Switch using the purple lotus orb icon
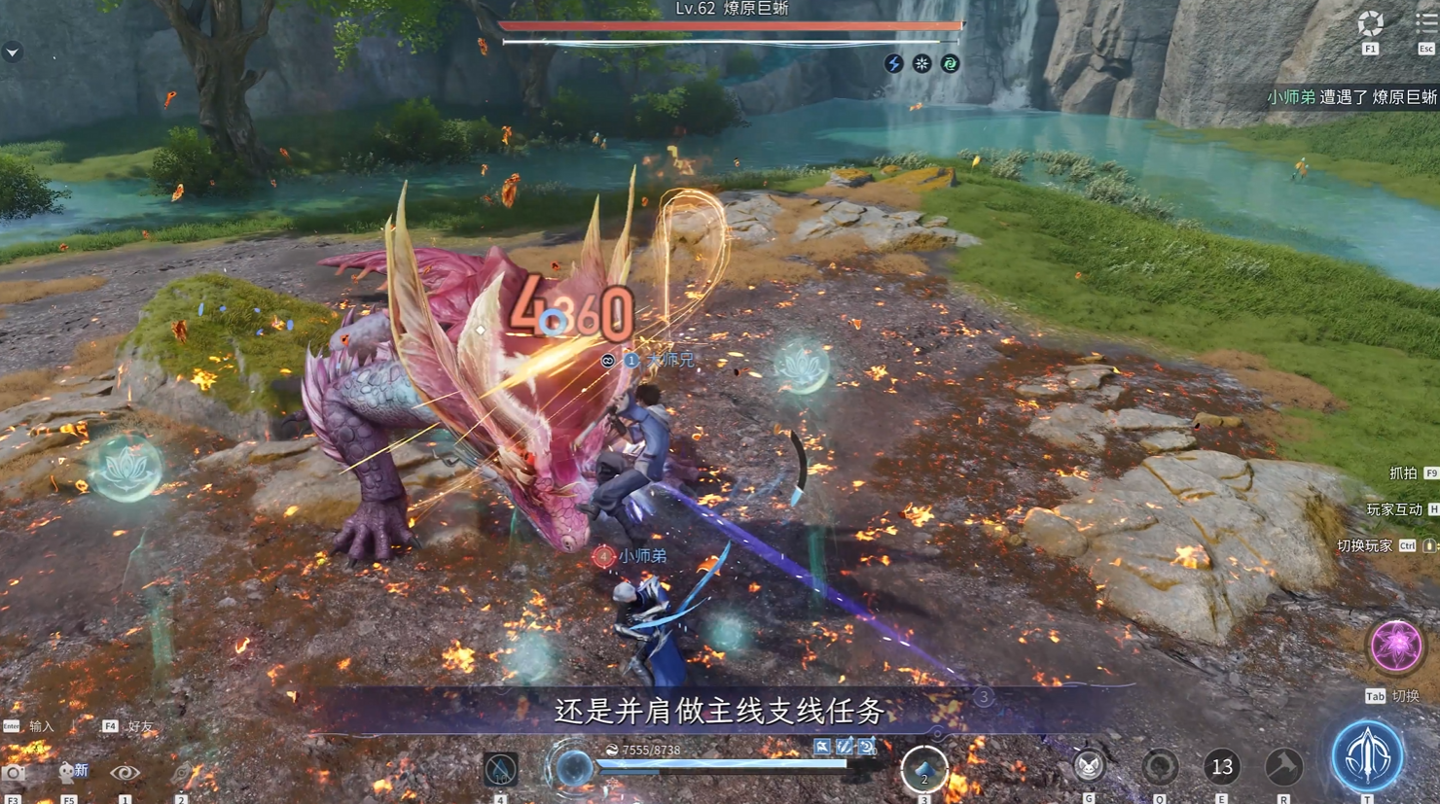Viewport: 1440px width, 804px height. 1395,646
